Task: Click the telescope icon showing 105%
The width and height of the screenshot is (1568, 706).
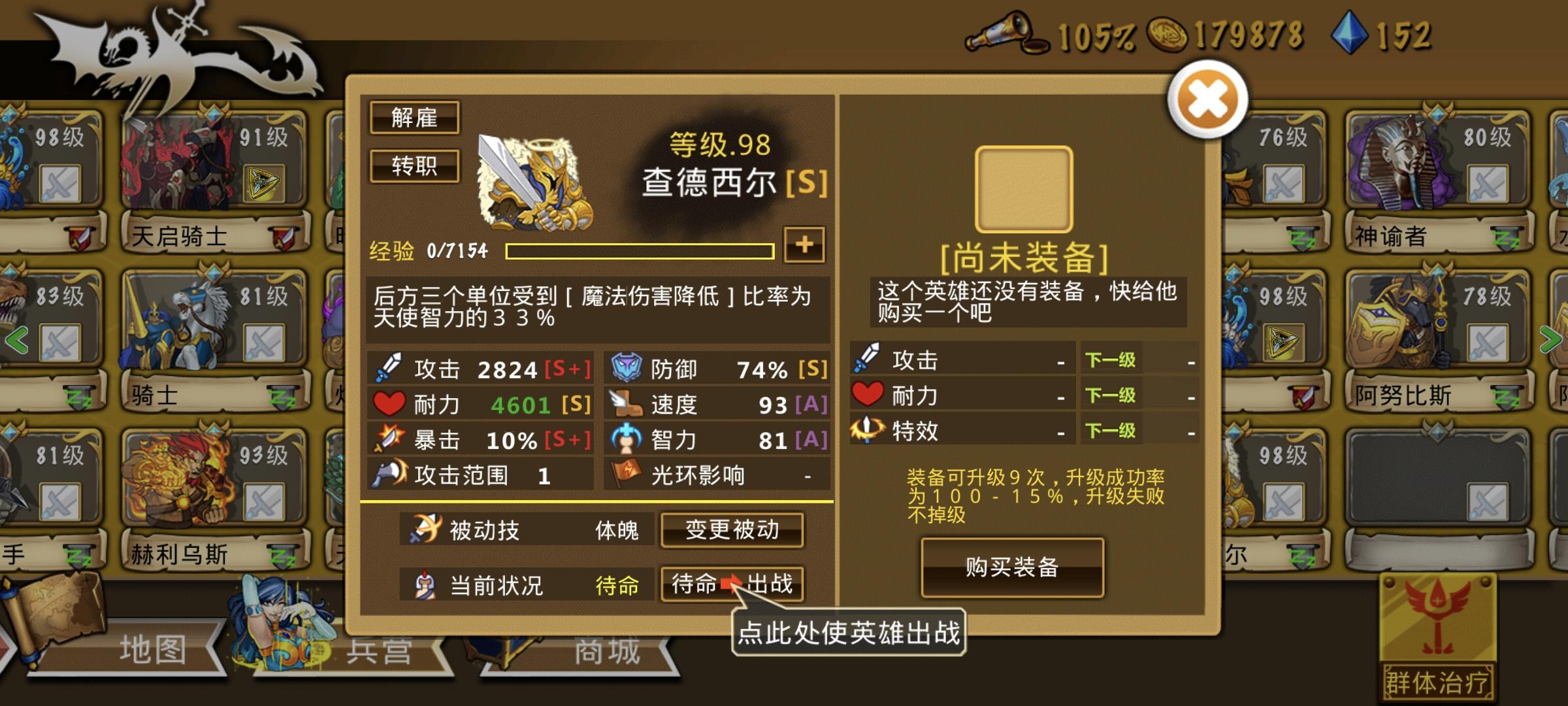Action: point(1004,33)
